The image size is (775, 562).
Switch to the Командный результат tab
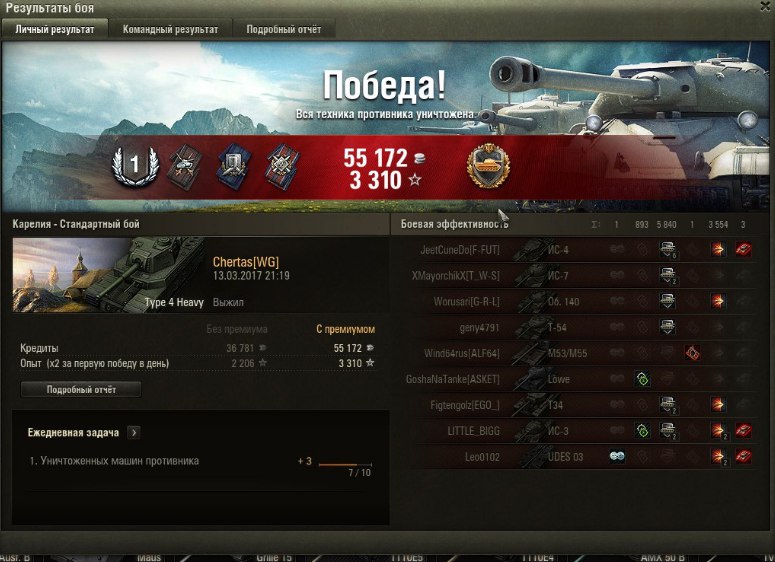tap(170, 29)
